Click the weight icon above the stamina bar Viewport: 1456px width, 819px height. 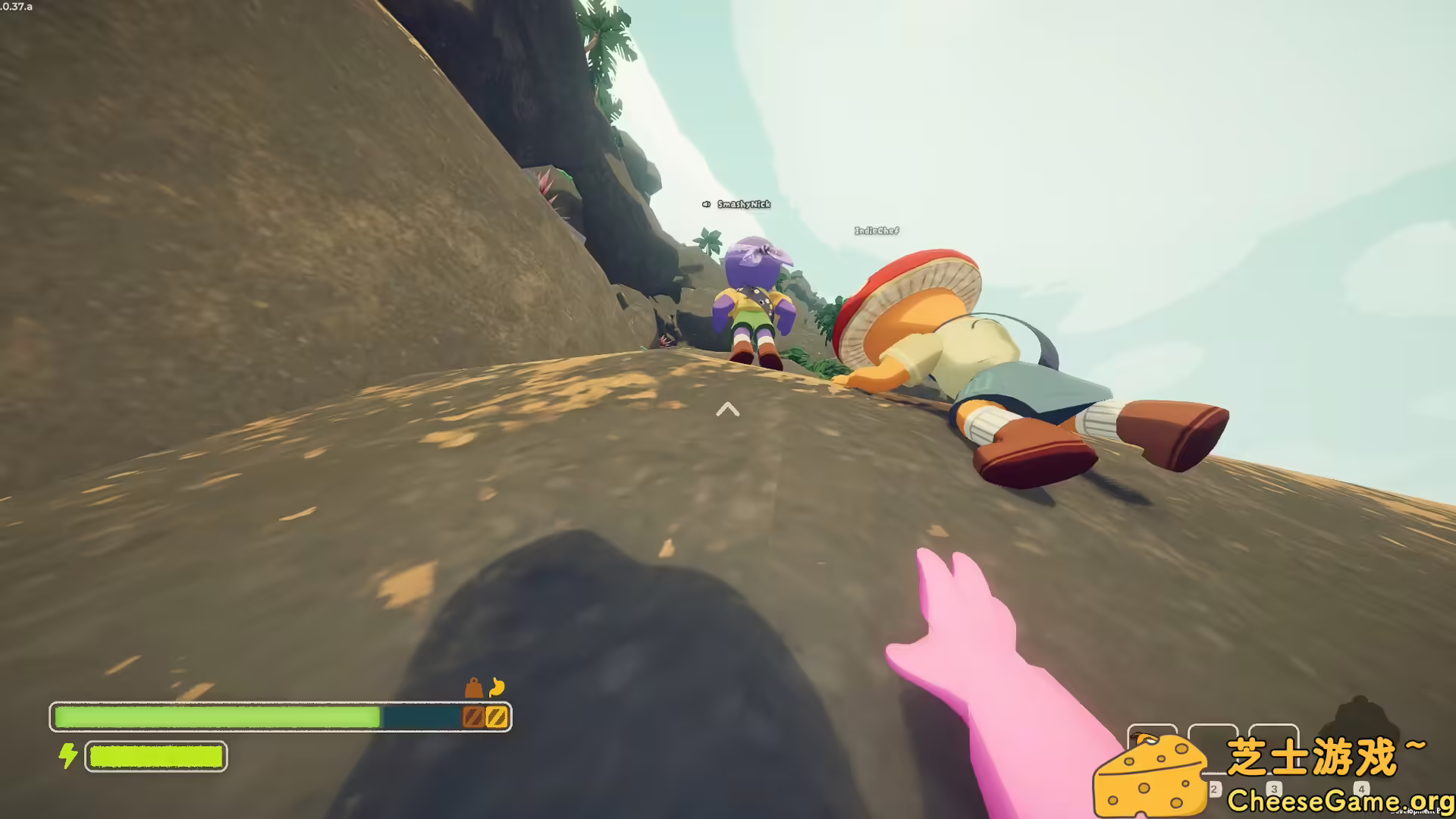[x=473, y=688]
